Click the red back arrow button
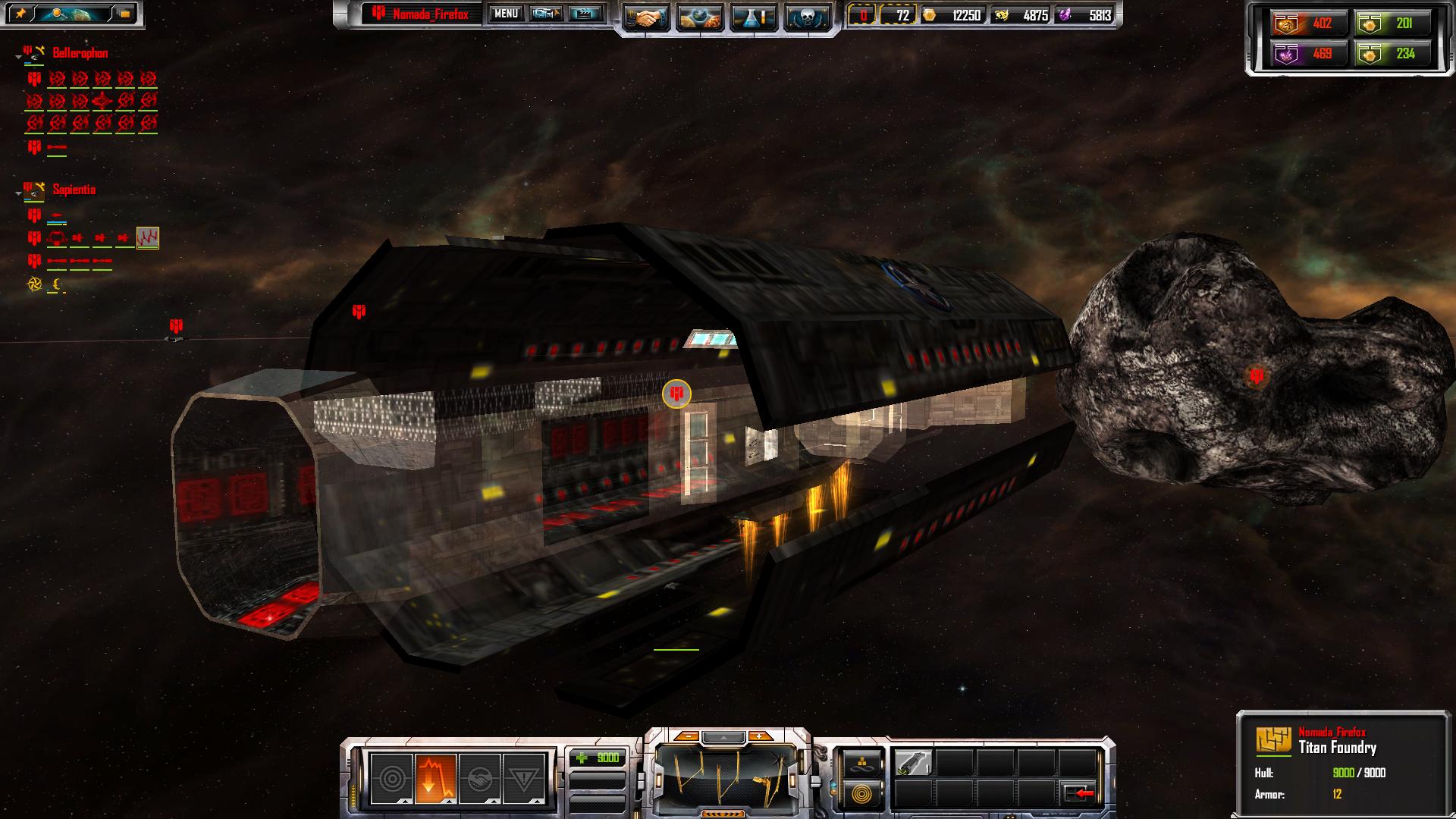This screenshot has height=819, width=1456. tap(1079, 793)
